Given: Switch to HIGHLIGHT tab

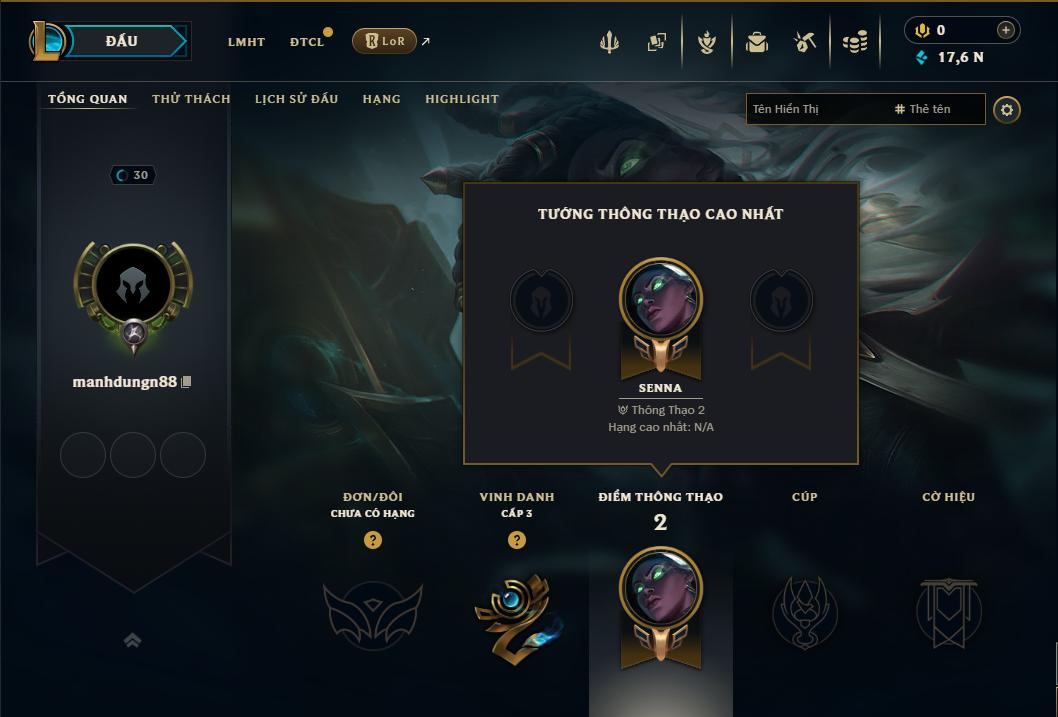Looking at the screenshot, I should [x=462, y=99].
